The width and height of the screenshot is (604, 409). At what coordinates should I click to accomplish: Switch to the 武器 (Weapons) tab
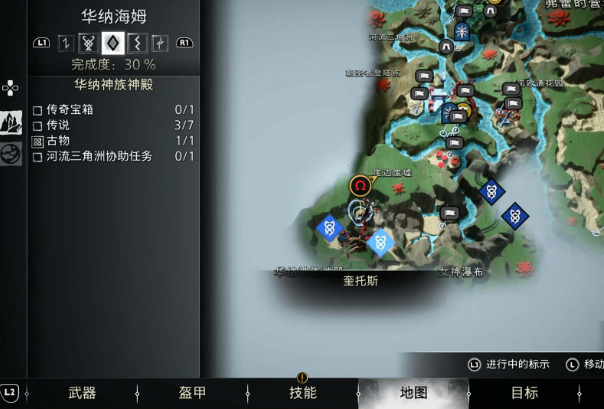pyautogui.click(x=82, y=393)
